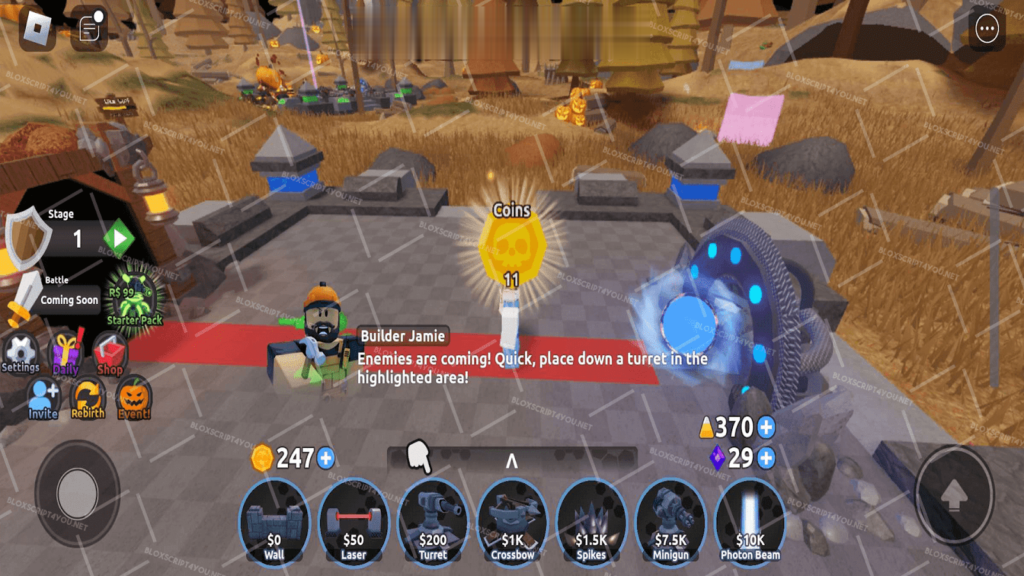The height and width of the screenshot is (576, 1024).
Task: Add more gold coins with the plus button
Action: click(325, 459)
